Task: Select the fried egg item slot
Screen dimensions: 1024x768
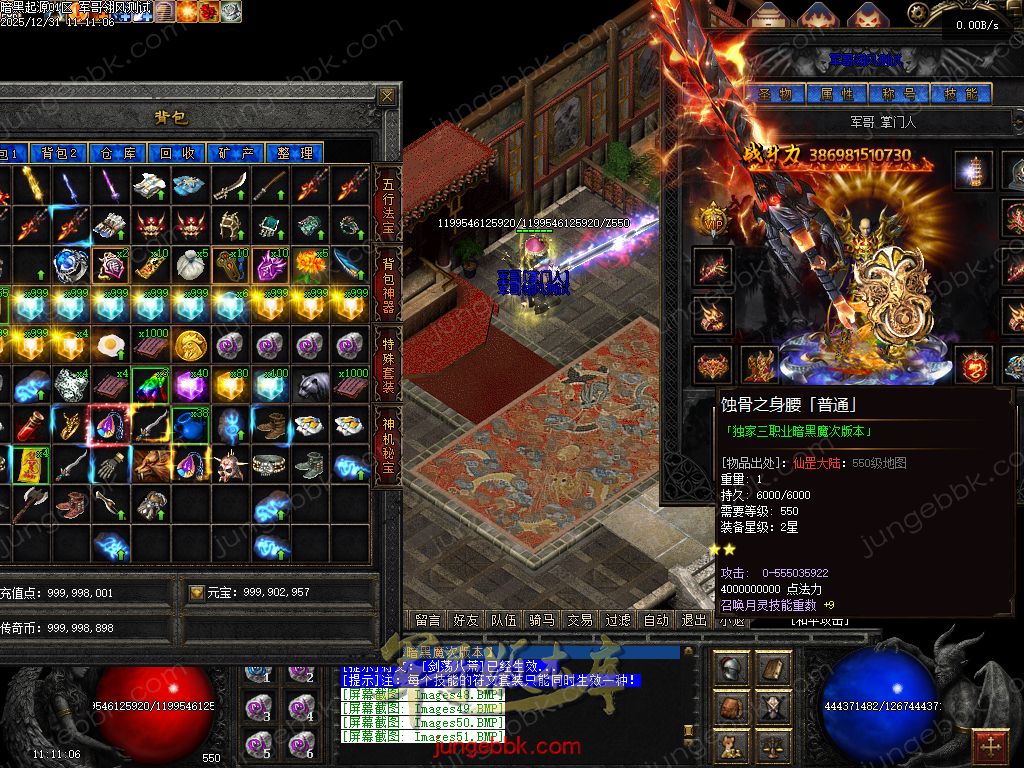Action: (110, 345)
